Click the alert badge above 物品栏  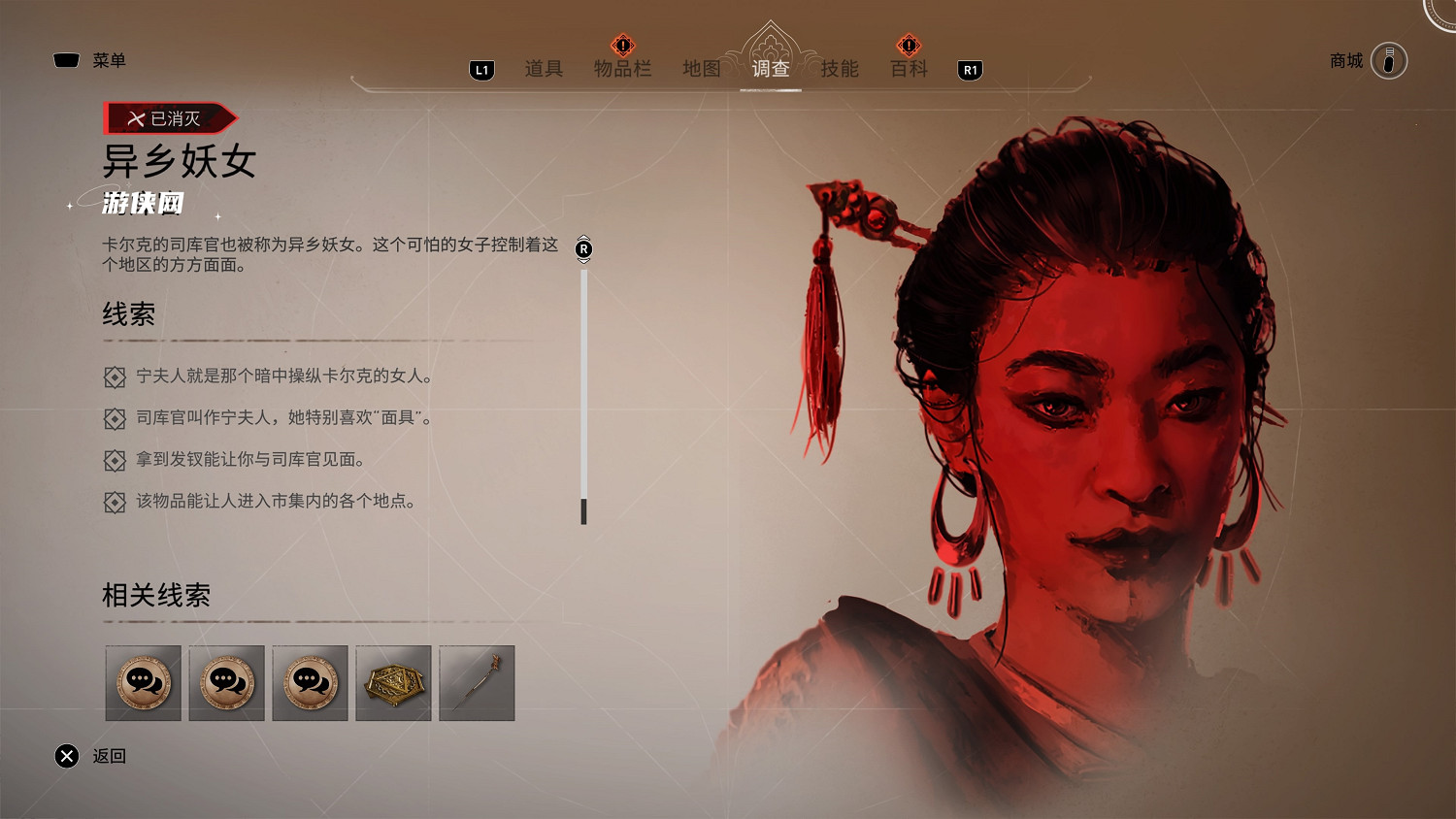click(x=622, y=45)
